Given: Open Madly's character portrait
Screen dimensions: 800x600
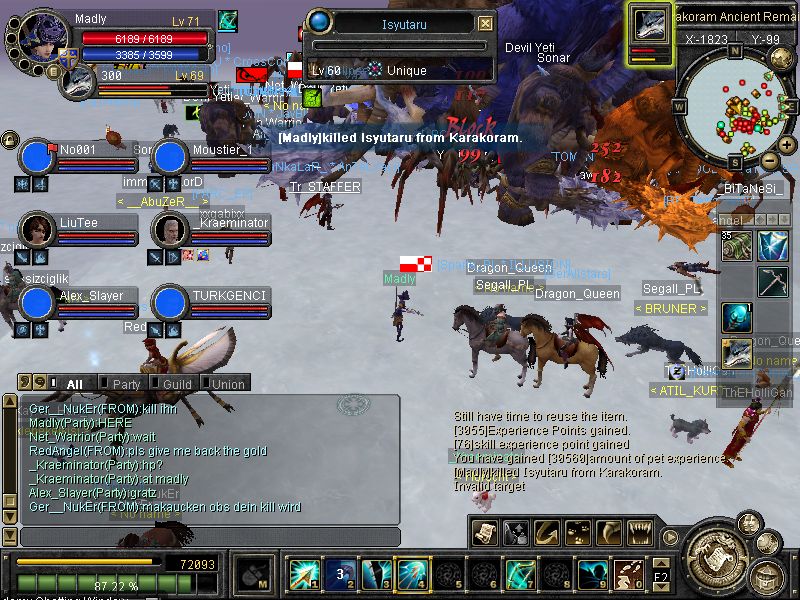Looking at the screenshot, I should 43,40.
